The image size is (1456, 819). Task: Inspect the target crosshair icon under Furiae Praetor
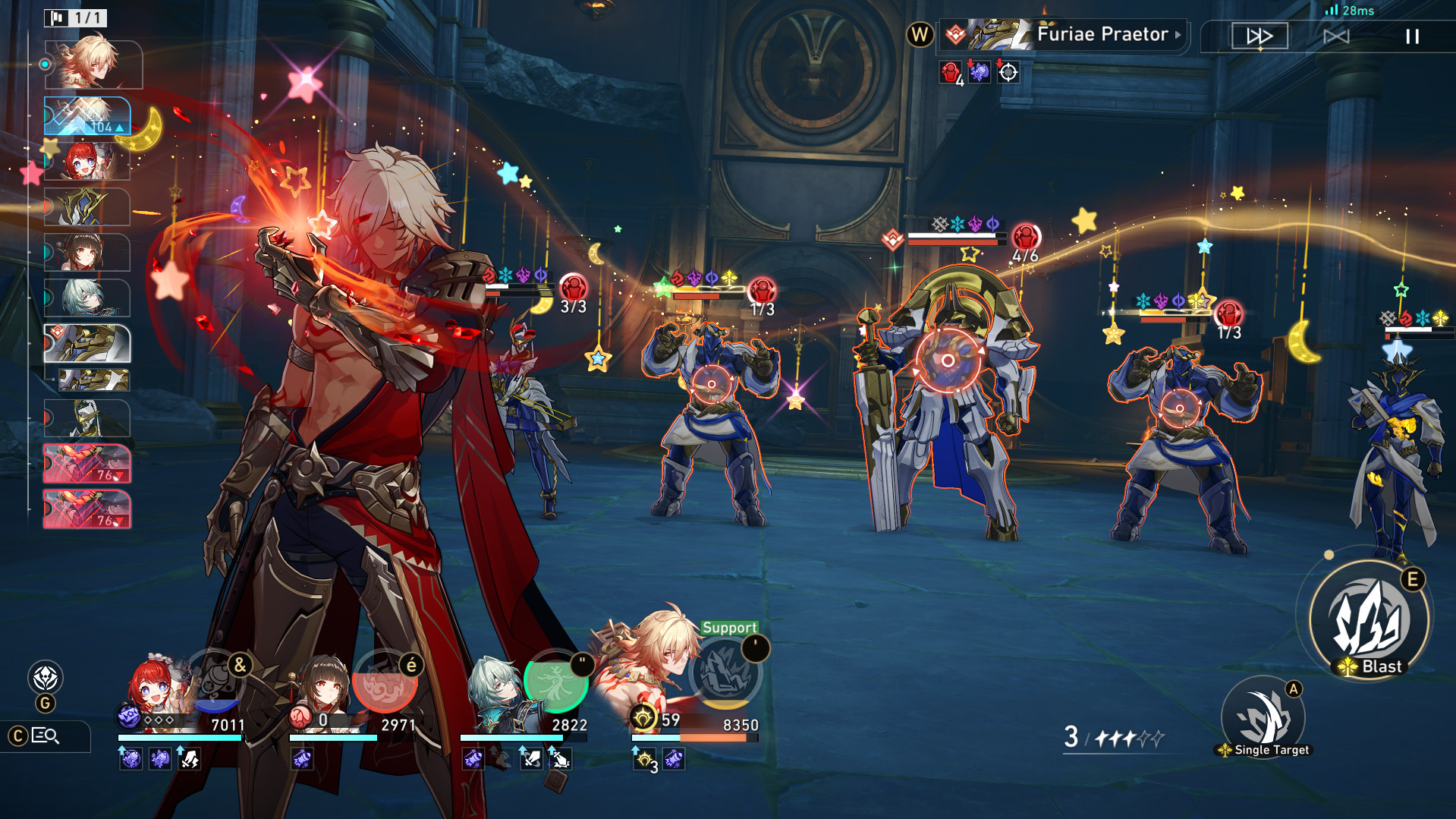tap(1008, 73)
